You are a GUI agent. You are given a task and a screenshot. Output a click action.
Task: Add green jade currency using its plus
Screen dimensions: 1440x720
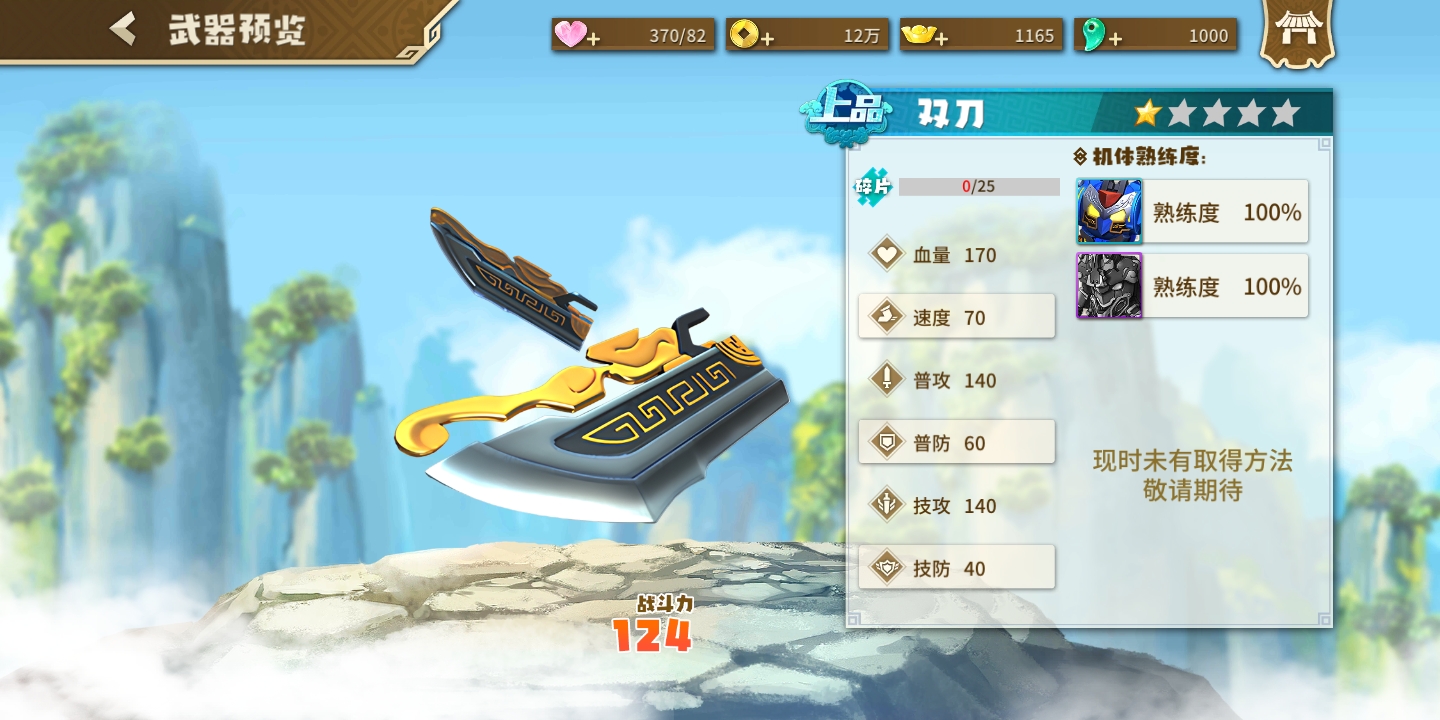(1098, 36)
